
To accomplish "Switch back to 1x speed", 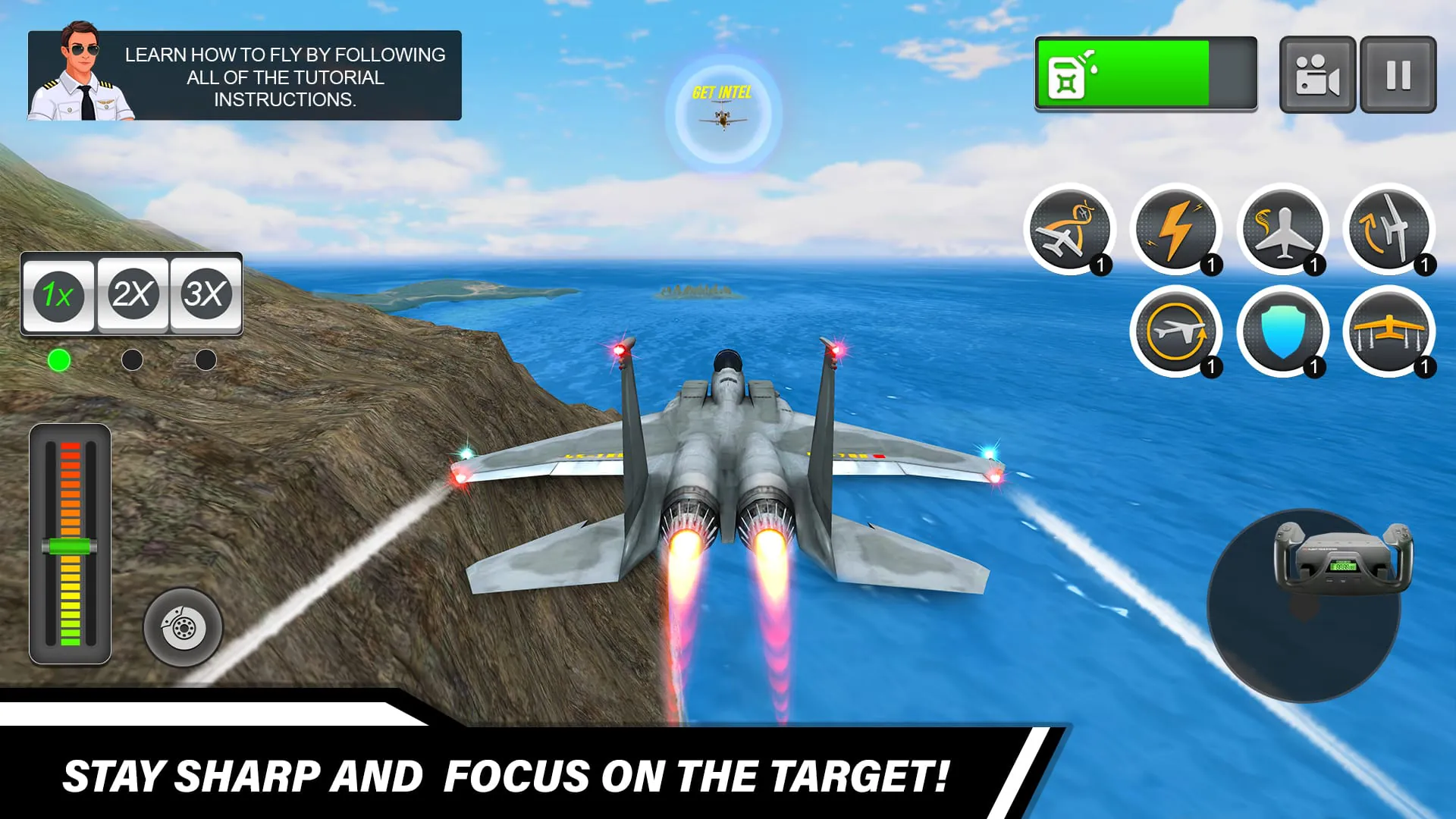I will [x=59, y=296].
